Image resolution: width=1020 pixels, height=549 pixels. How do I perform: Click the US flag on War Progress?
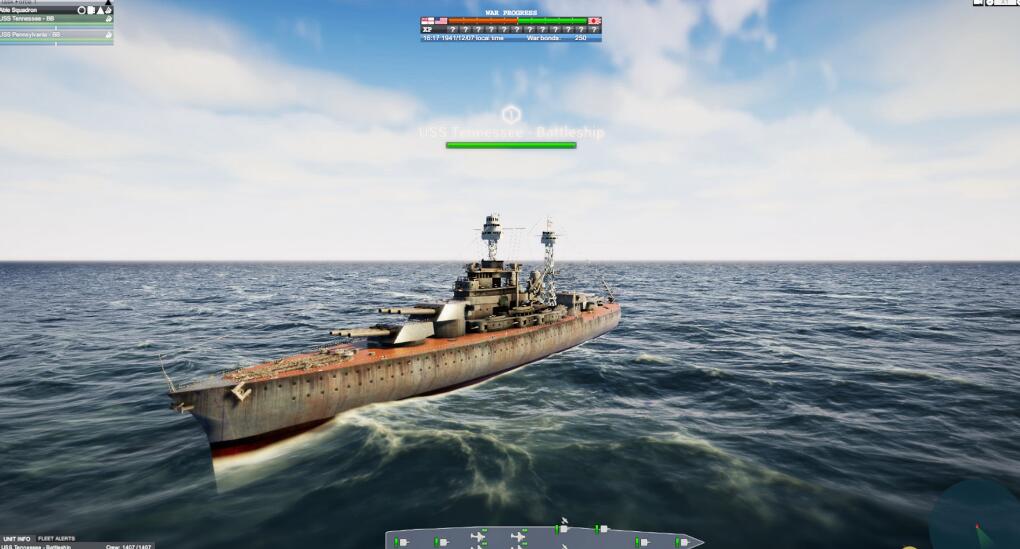pyautogui.click(x=441, y=20)
